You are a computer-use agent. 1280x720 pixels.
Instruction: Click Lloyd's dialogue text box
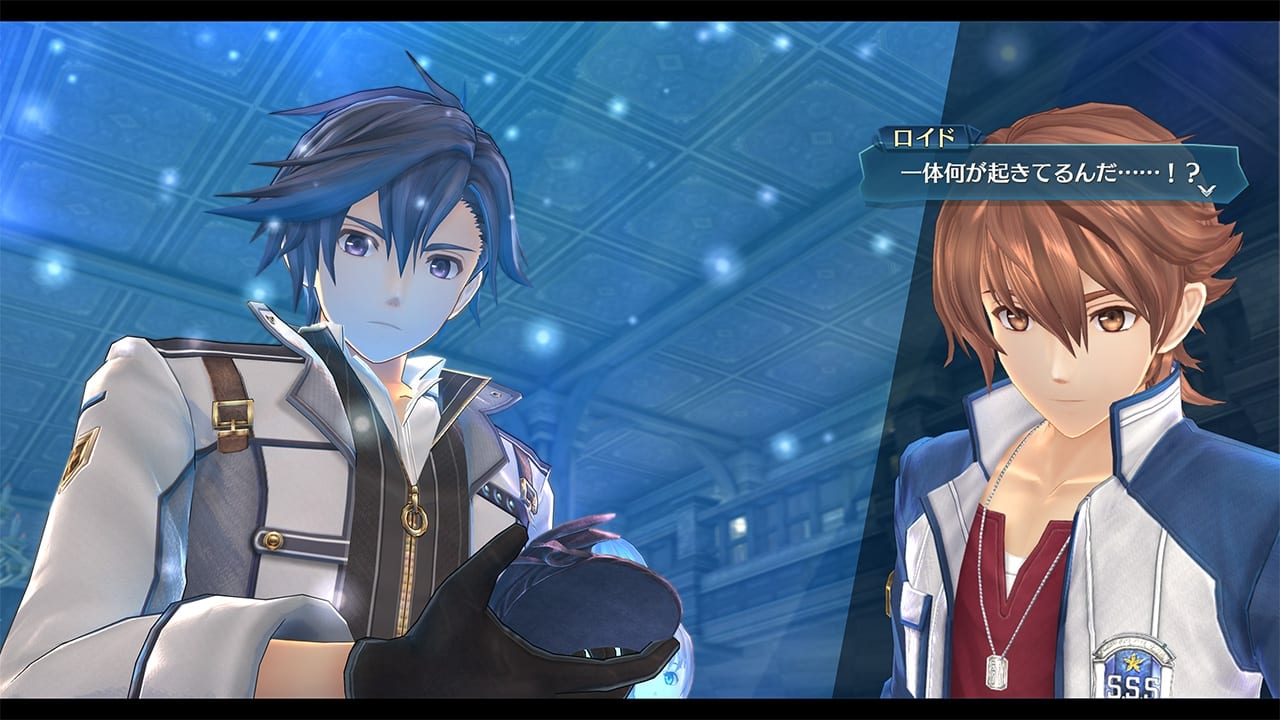pyautogui.click(x=1050, y=172)
